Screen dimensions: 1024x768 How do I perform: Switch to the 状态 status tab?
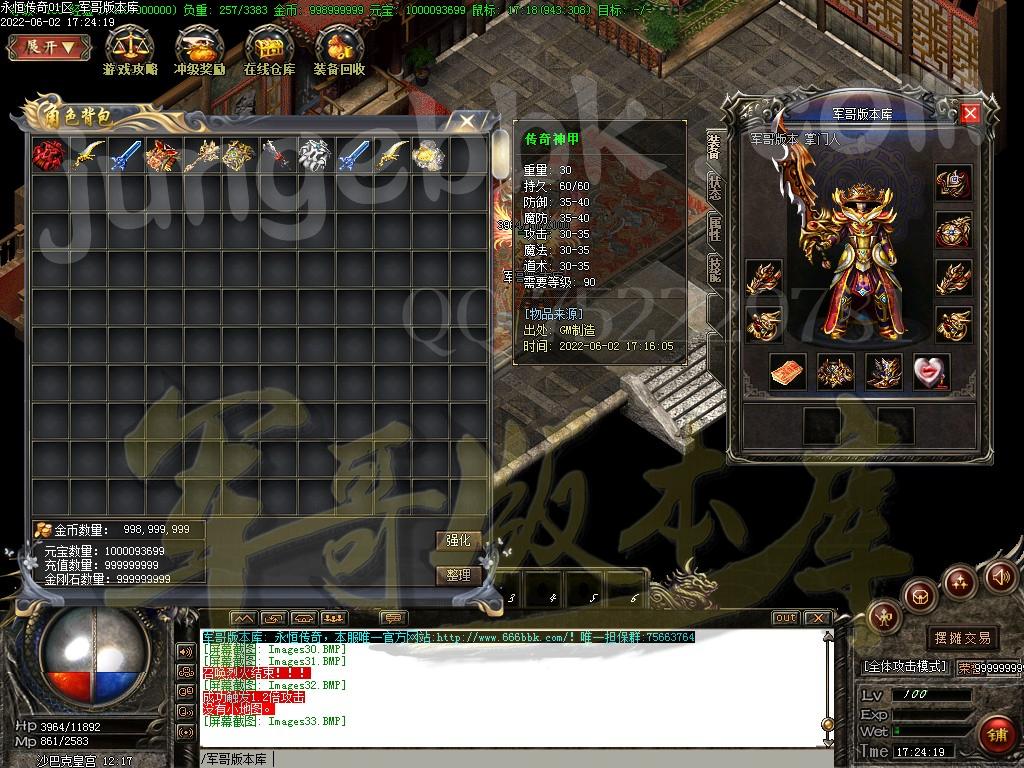pyautogui.click(x=715, y=187)
